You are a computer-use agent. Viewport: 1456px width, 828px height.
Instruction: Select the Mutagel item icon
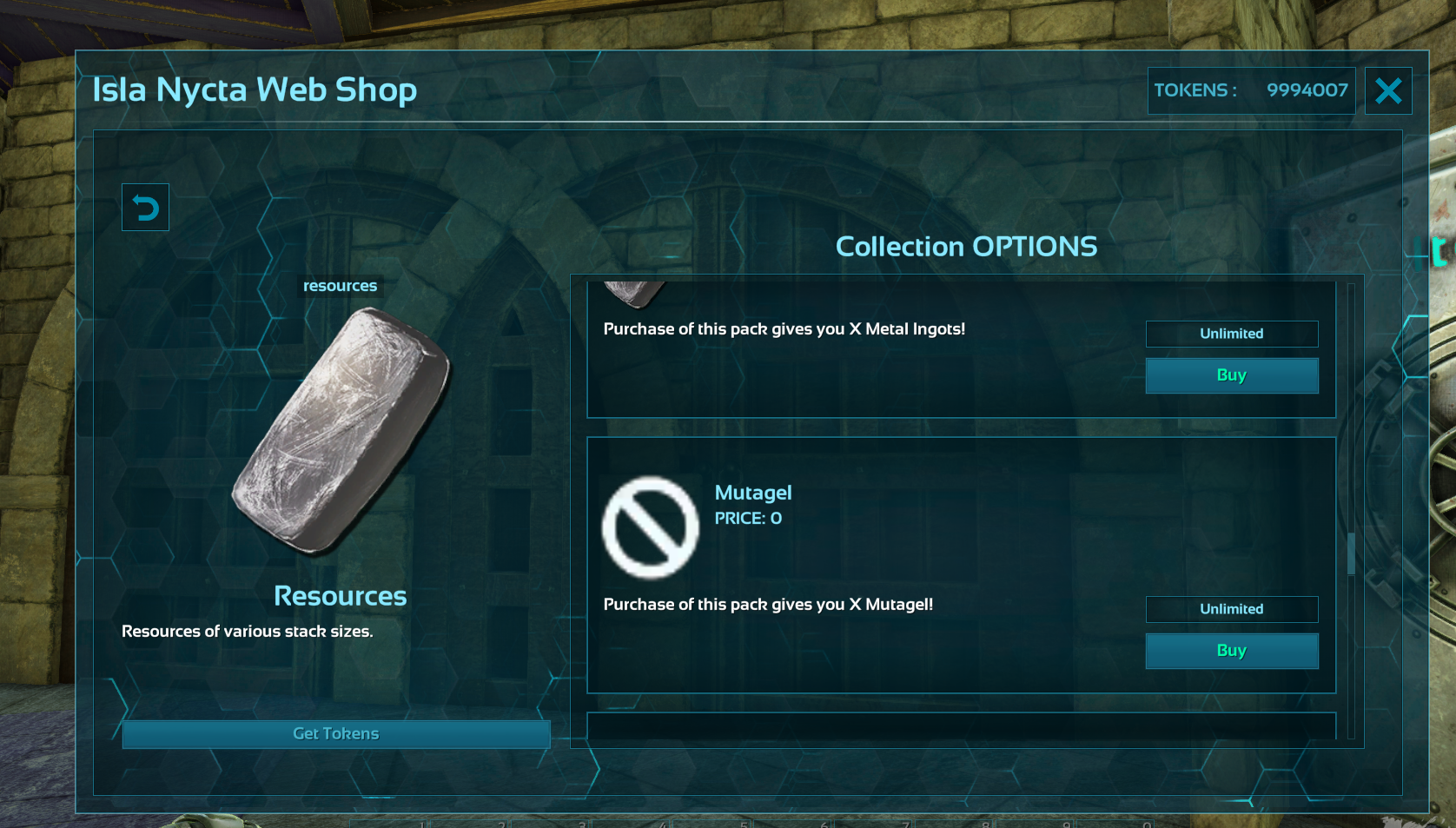coord(650,527)
